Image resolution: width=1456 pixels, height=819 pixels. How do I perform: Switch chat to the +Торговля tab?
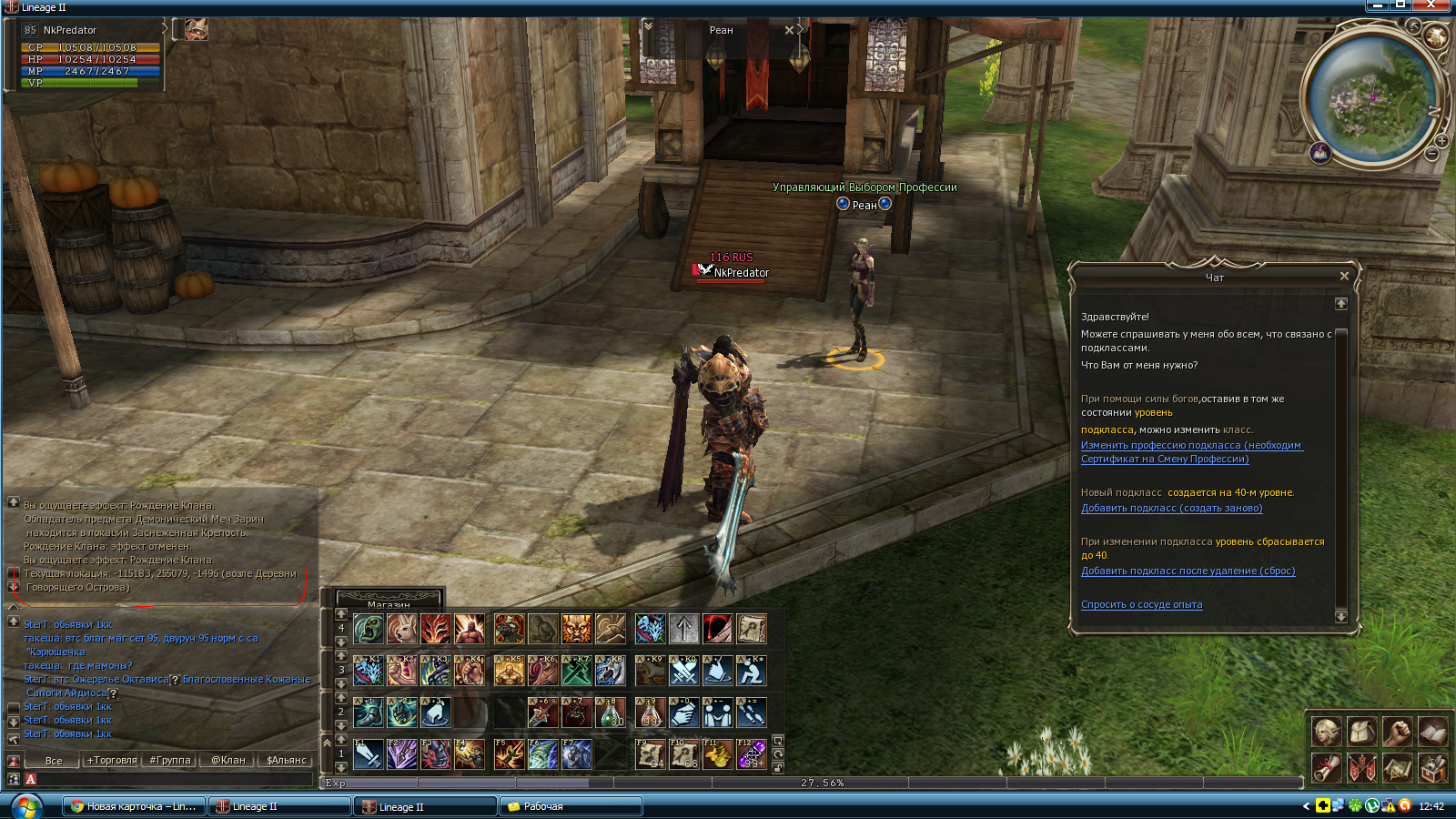tap(112, 760)
